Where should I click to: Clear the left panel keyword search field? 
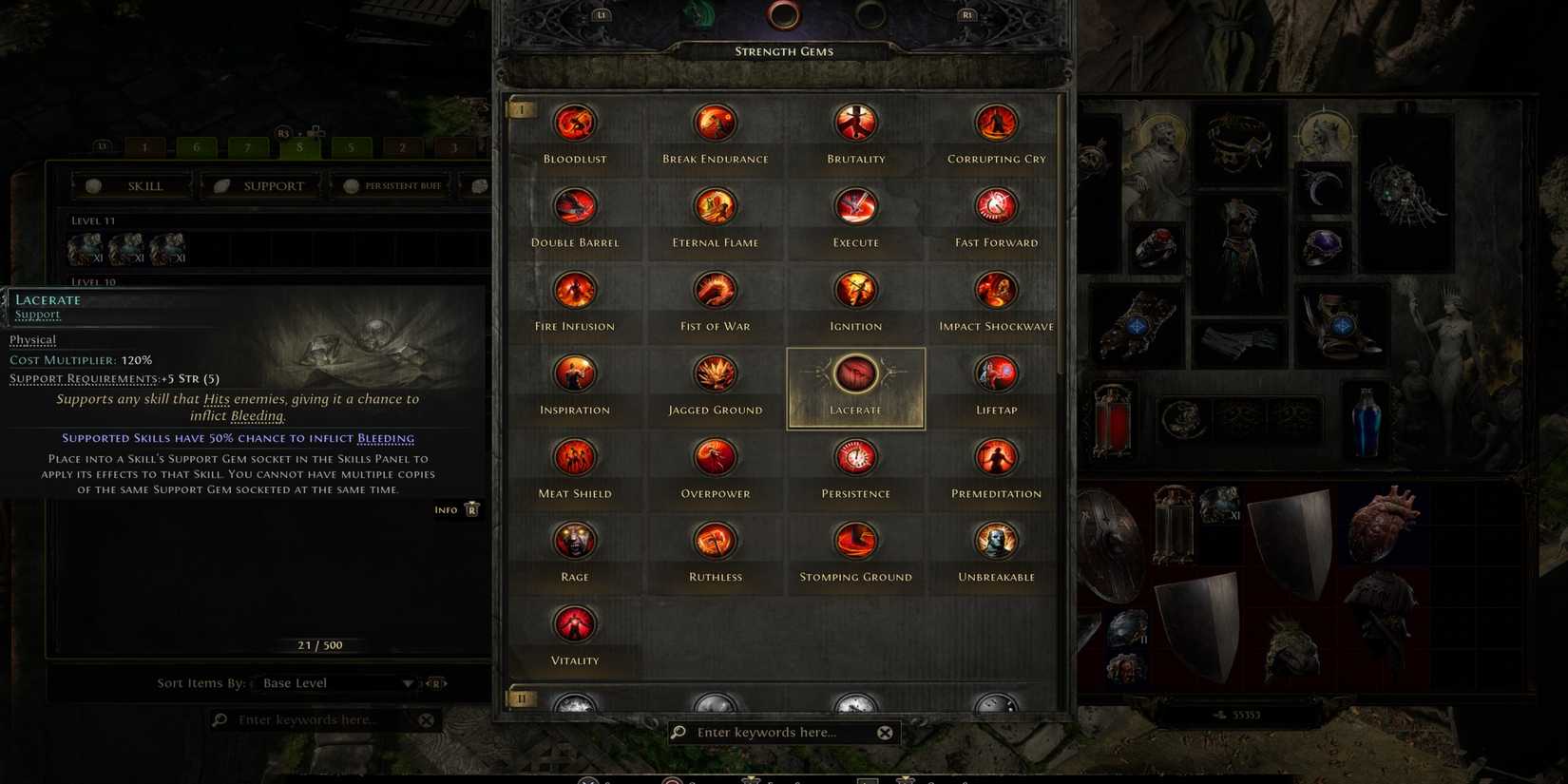coord(425,719)
